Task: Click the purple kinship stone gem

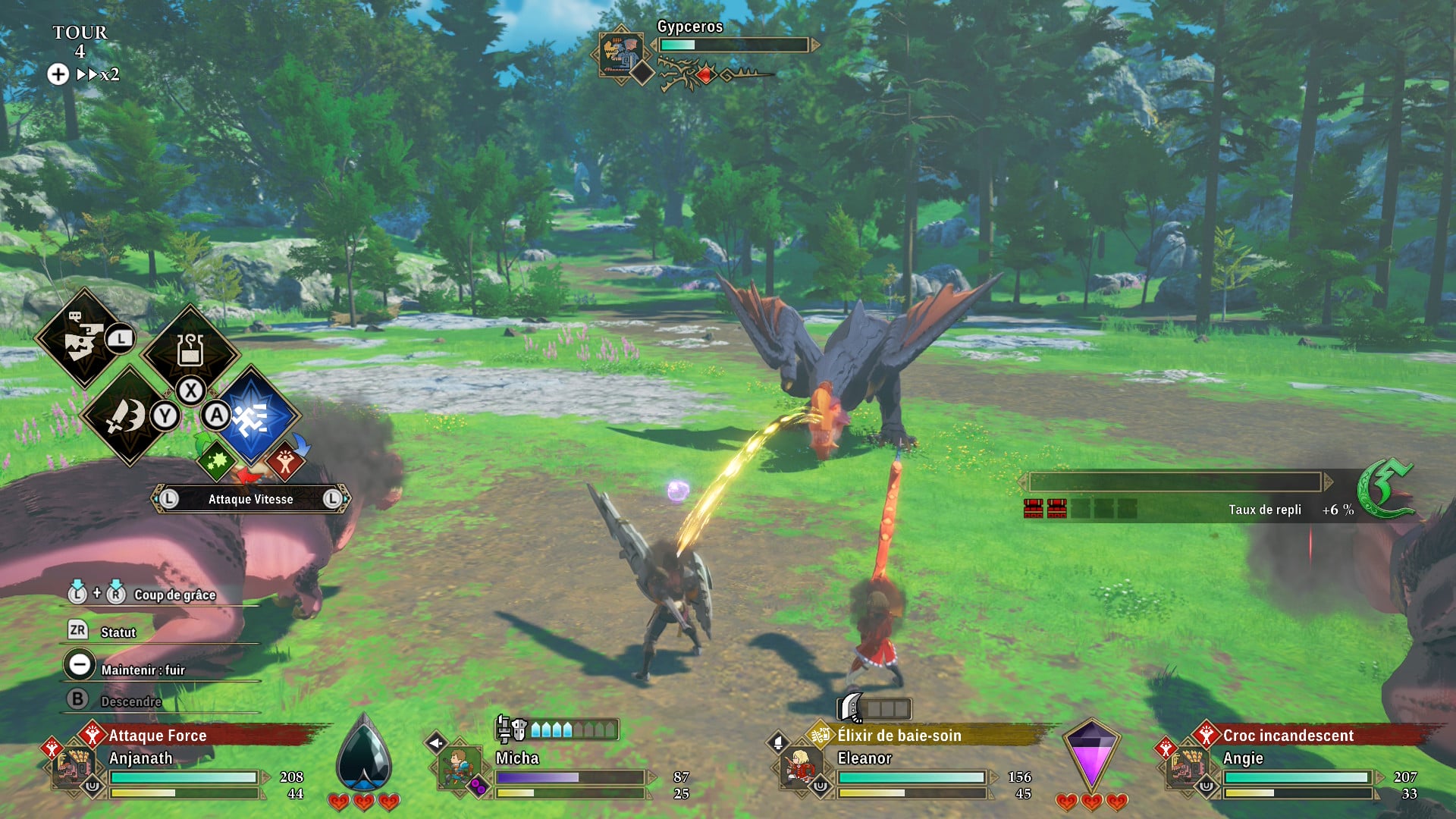Action: (x=1090, y=755)
